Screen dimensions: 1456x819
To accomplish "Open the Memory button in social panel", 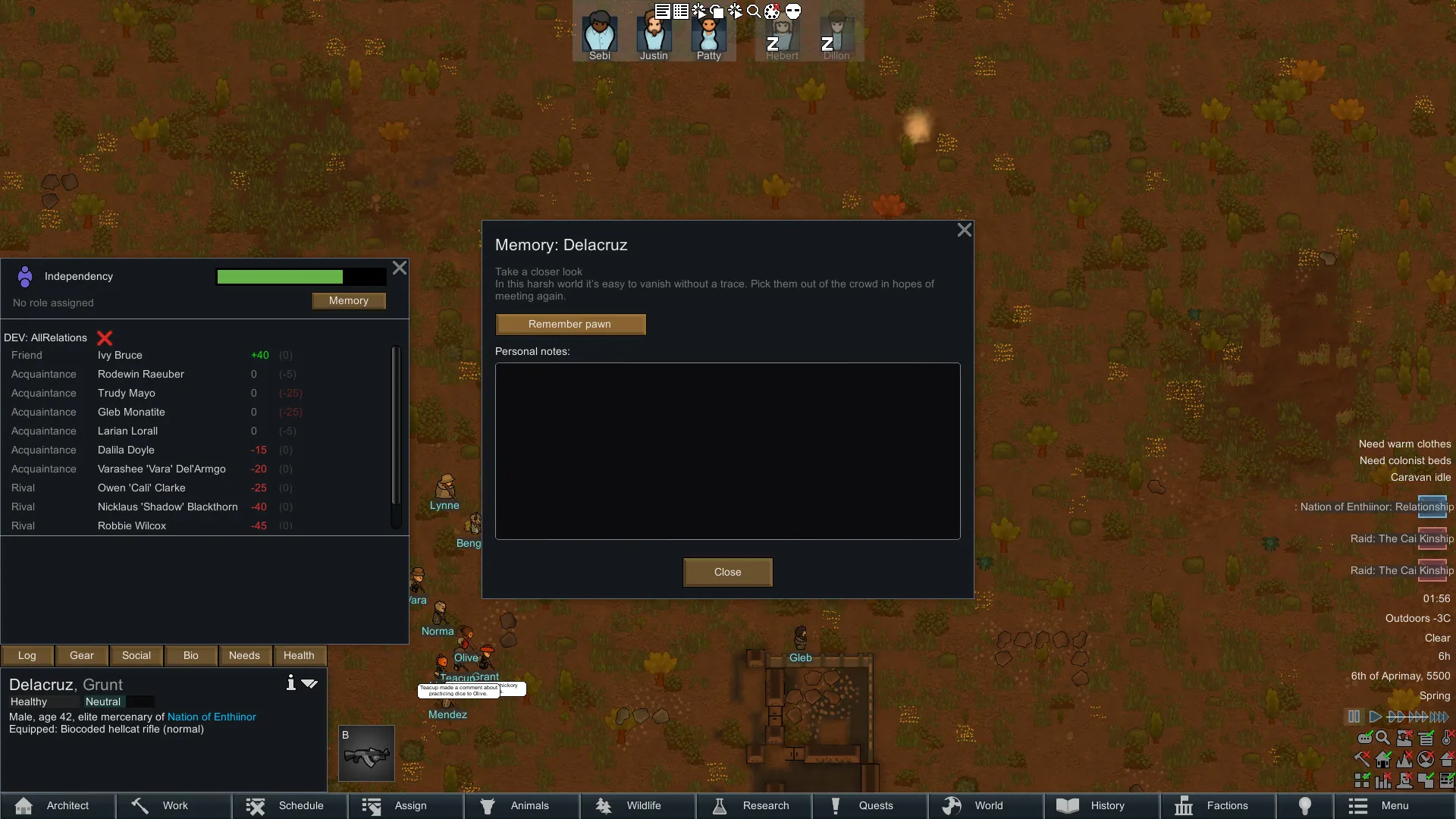I will (349, 301).
